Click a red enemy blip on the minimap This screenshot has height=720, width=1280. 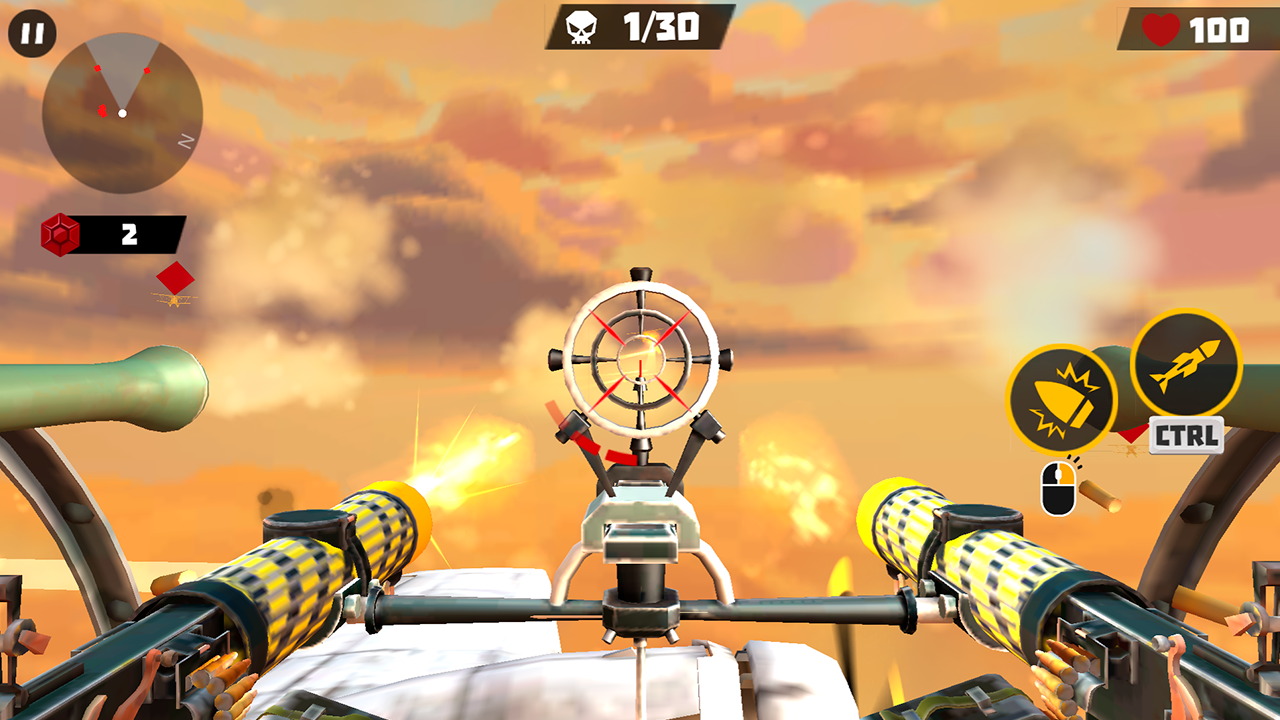[x=97, y=70]
